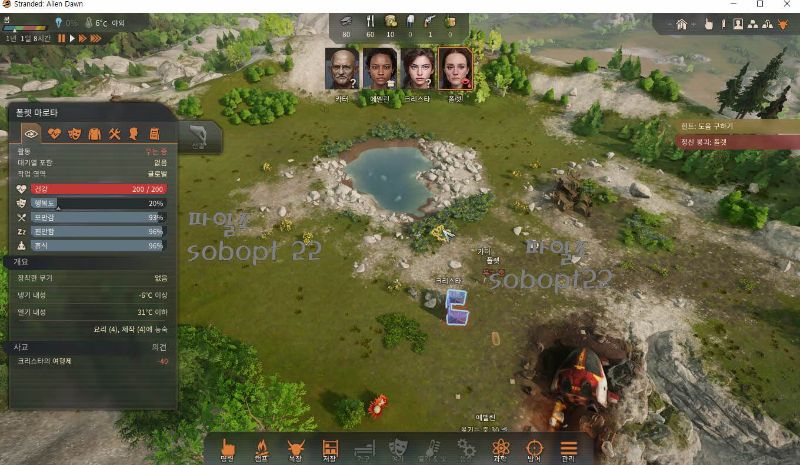Open the crosshair exploration menu
Screen dimensions: 800x465
tap(534, 447)
